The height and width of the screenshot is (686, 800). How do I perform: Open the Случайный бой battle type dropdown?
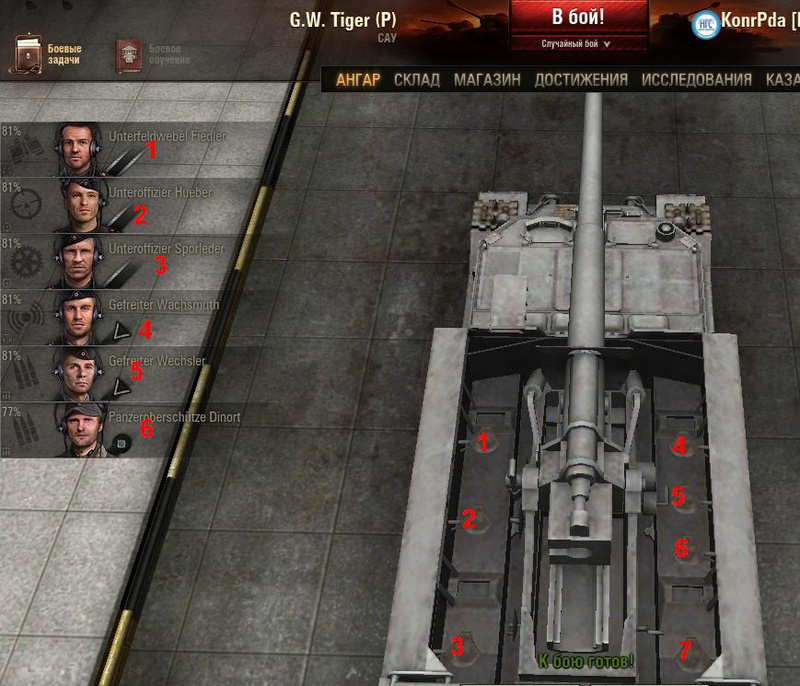pos(576,44)
